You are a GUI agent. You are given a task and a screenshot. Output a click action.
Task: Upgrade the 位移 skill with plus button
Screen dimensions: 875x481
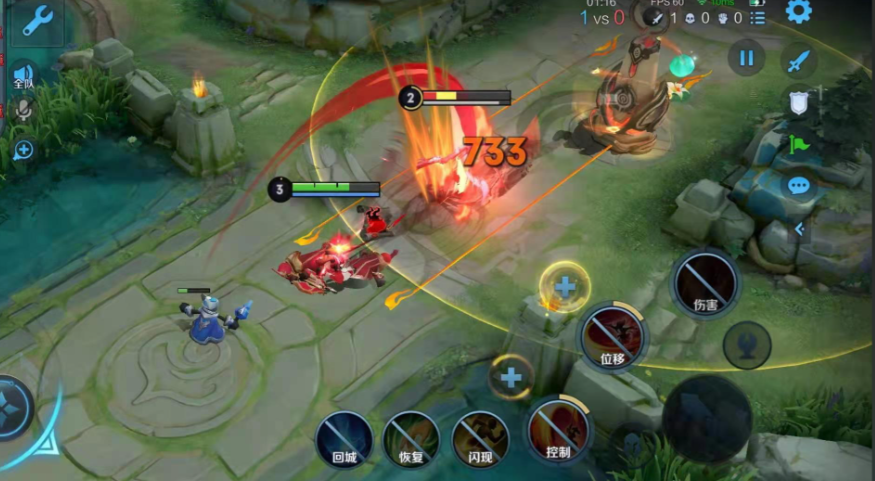tap(565, 287)
